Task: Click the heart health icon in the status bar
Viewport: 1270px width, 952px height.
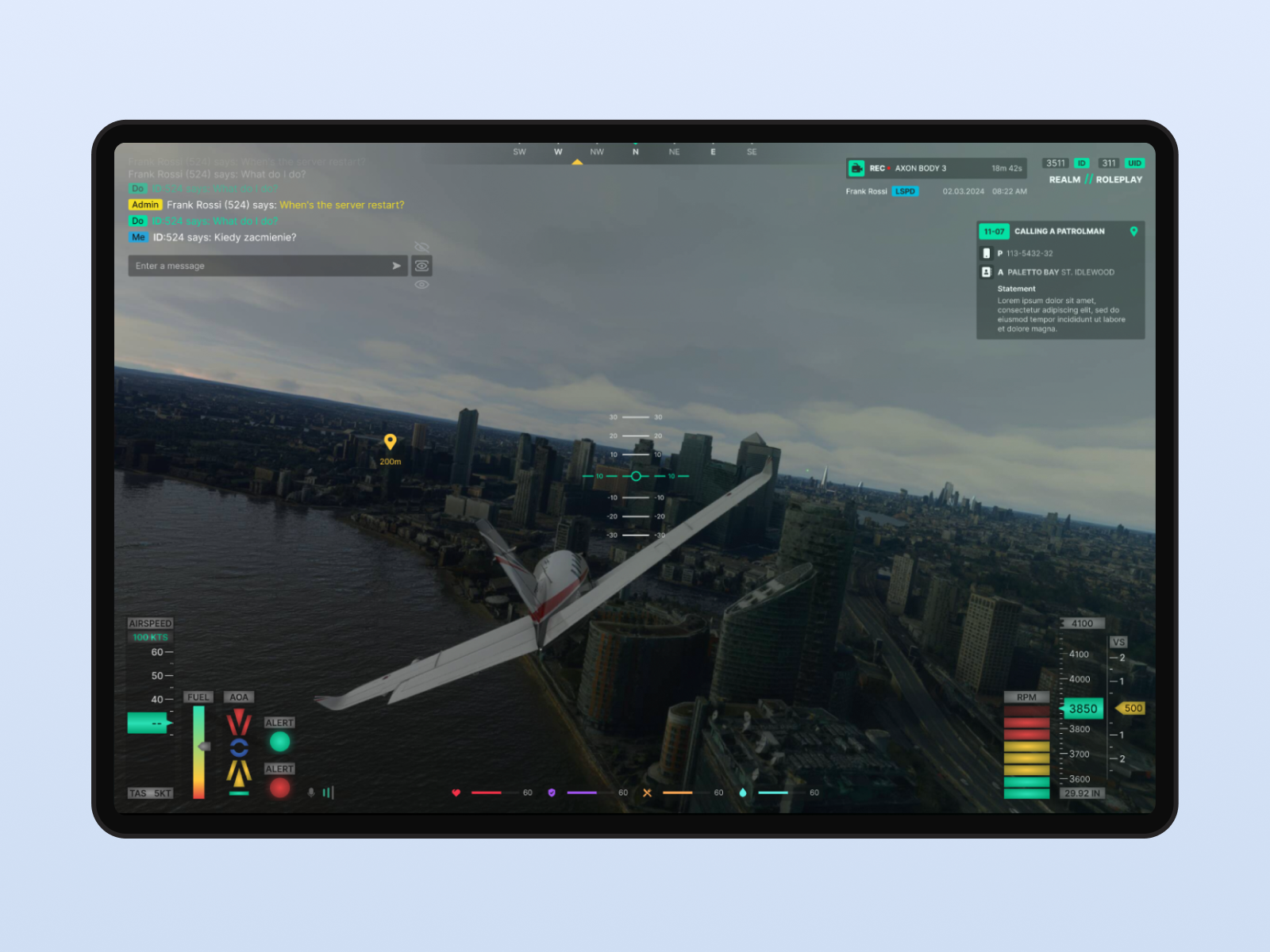Action: click(x=456, y=793)
